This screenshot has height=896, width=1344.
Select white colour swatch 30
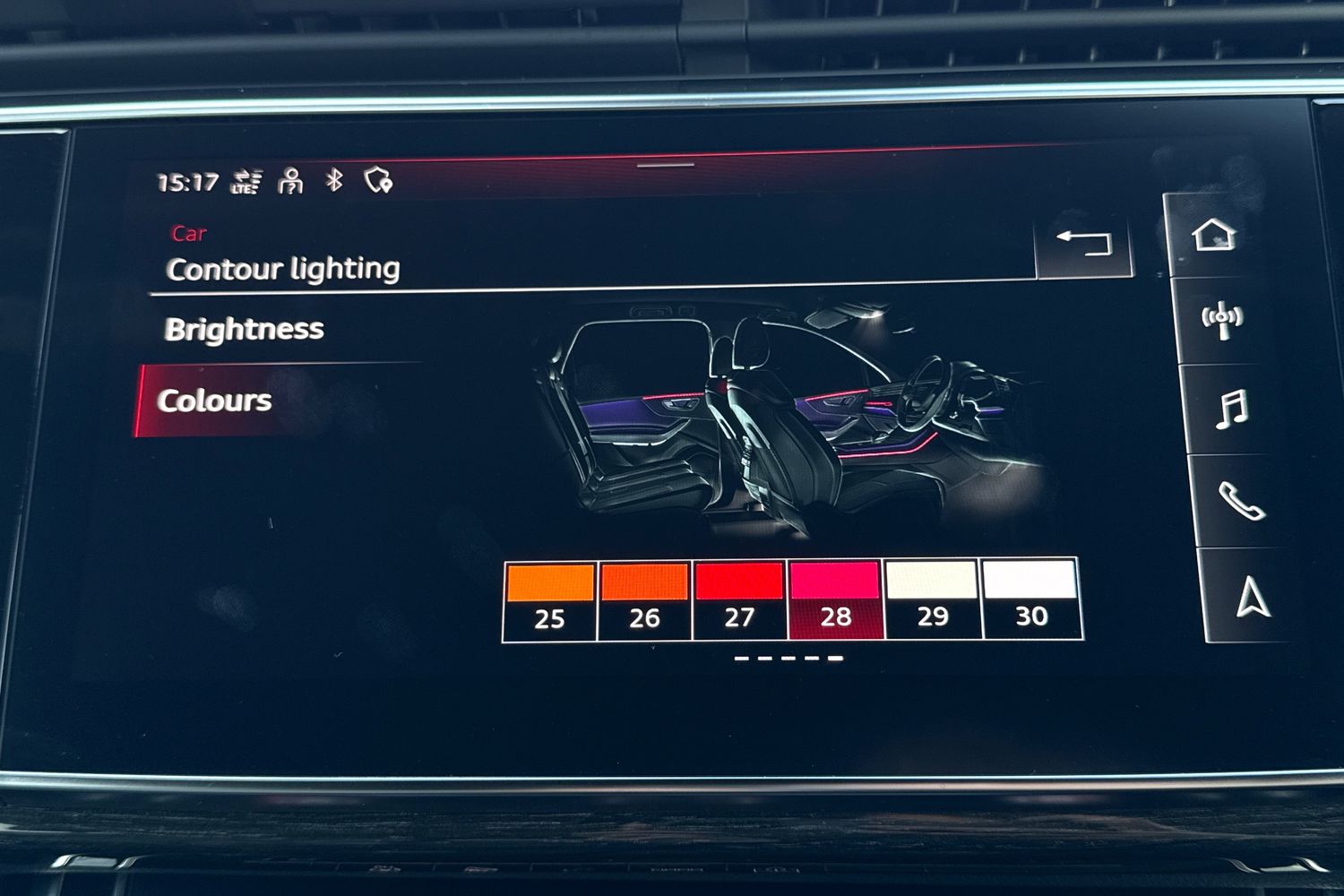click(x=1030, y=599)
